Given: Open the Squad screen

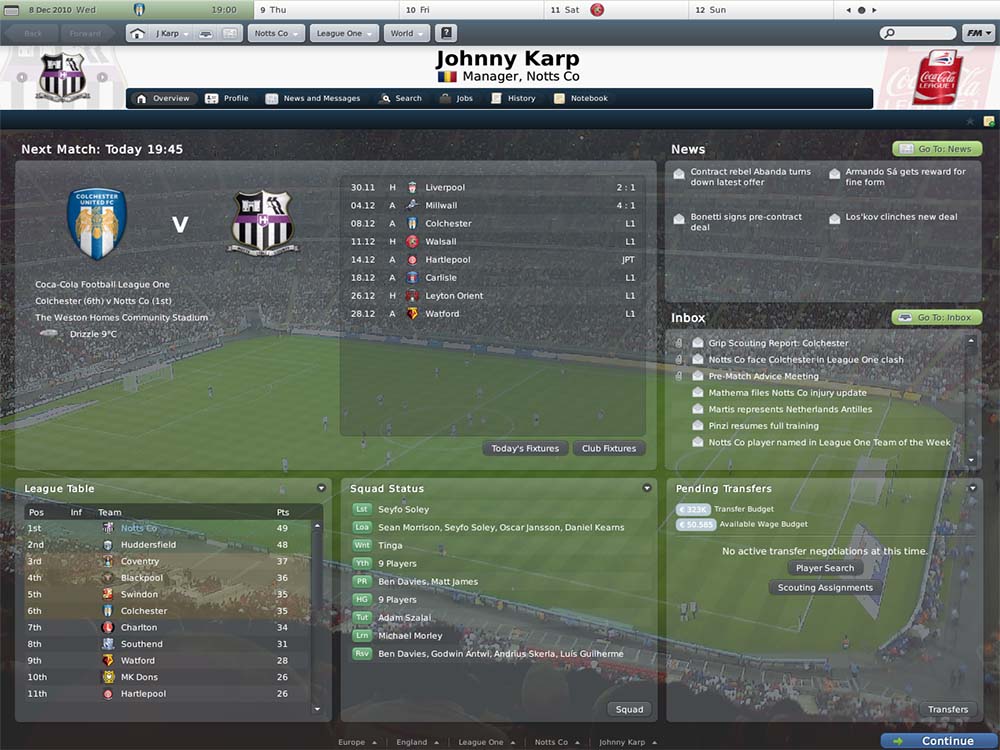Looking at the screenshot, I should point(629,709).
